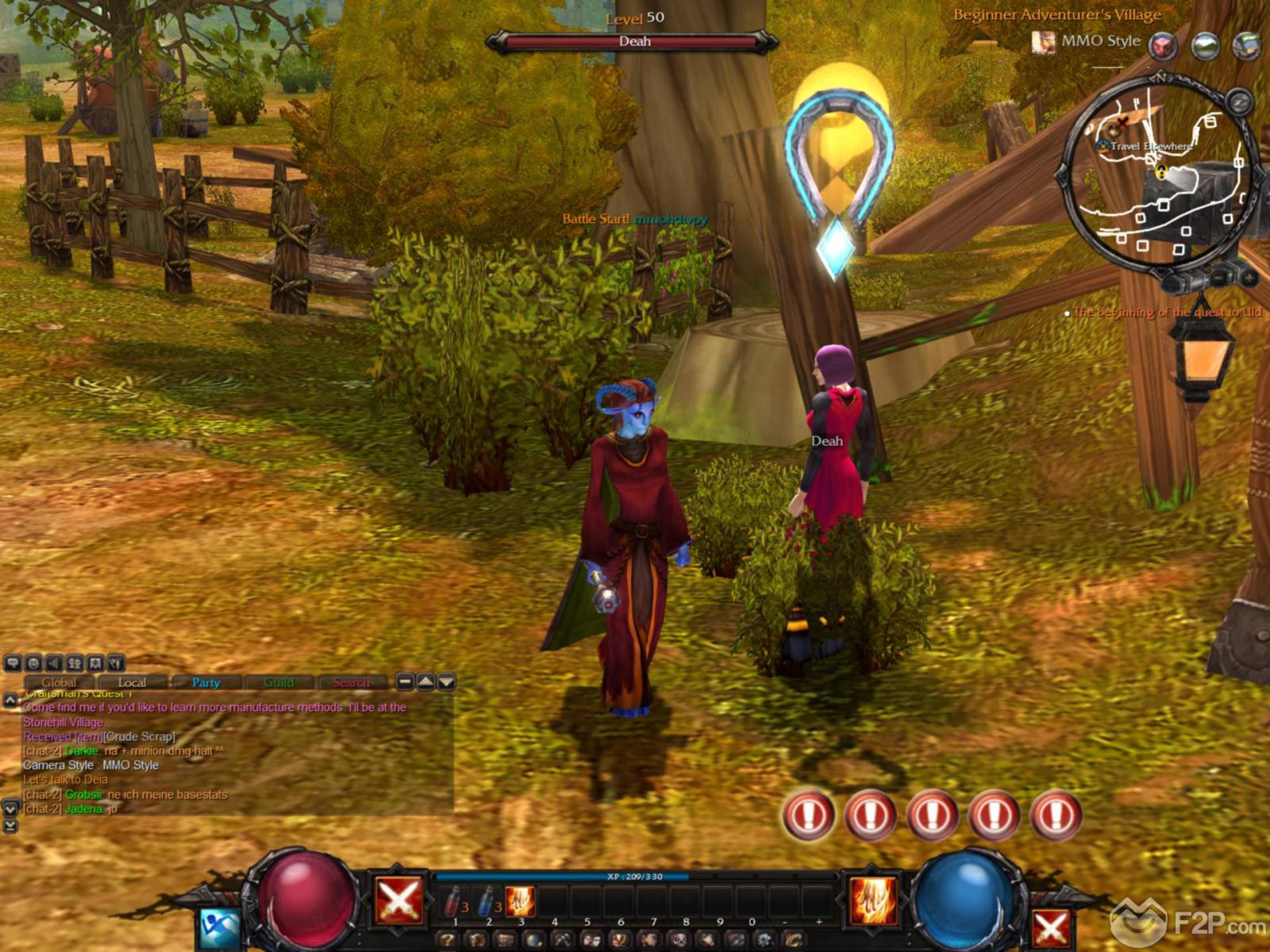Open the emoticon smiley button above chat
This screenshot has width=1270, height=952.
tap(33, 663)
